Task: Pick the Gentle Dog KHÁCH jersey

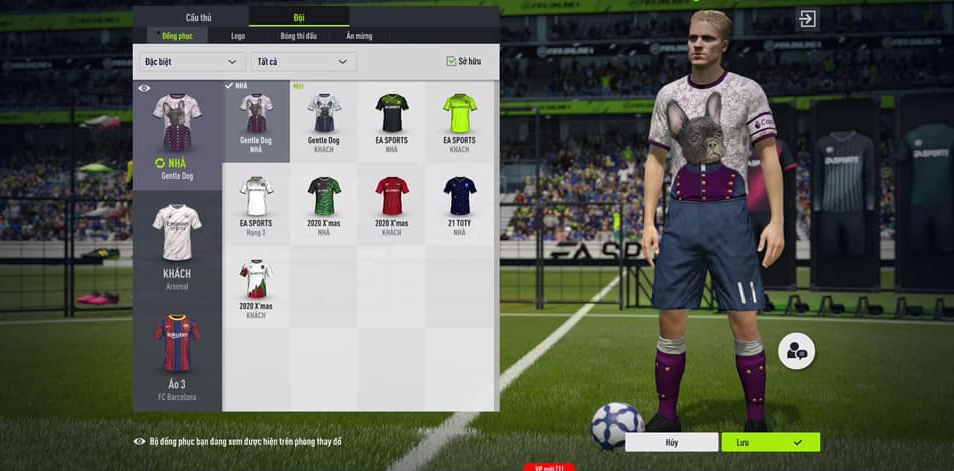Action: [x=324, y=122]
